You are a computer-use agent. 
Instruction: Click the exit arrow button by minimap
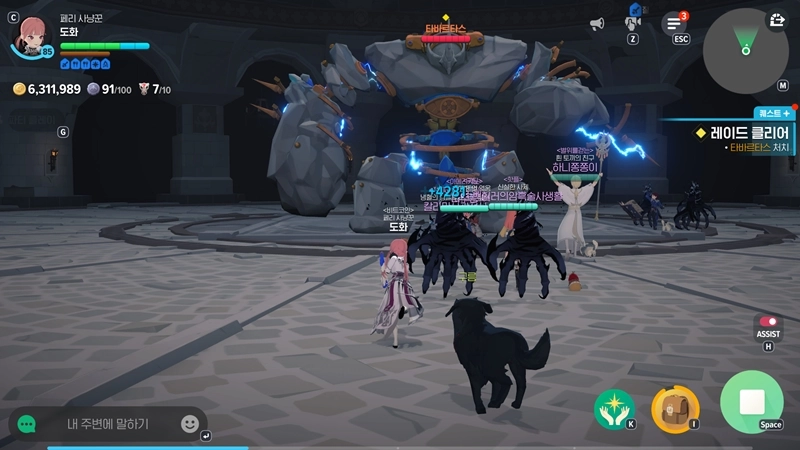pyautogui.click(x=777, y=19)
